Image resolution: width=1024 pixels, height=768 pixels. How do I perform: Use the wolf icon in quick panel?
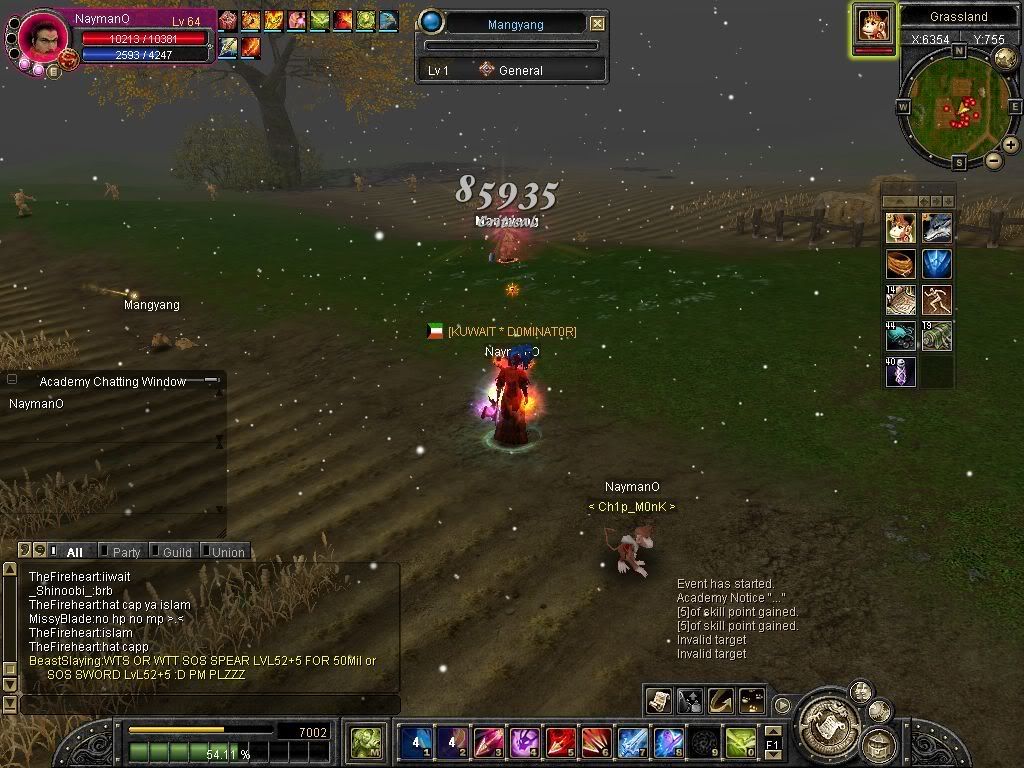pyautogui.click(x=937, y=229)
